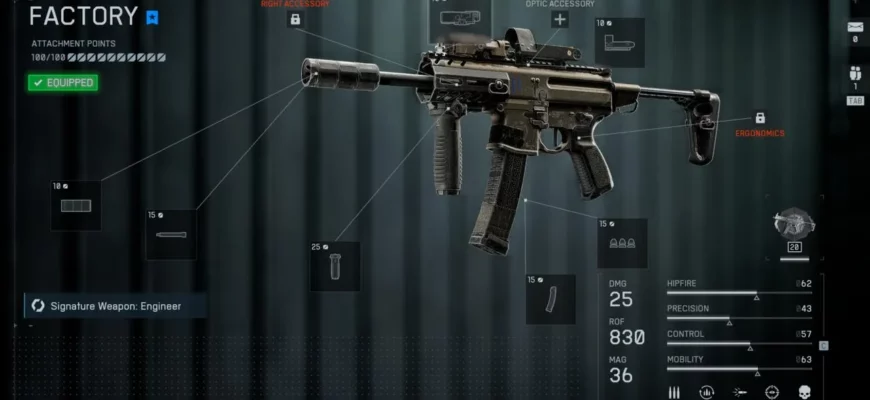Show the circular gauge stats icon
This screenshot has height=400, width=870.
tap(706, 391)
